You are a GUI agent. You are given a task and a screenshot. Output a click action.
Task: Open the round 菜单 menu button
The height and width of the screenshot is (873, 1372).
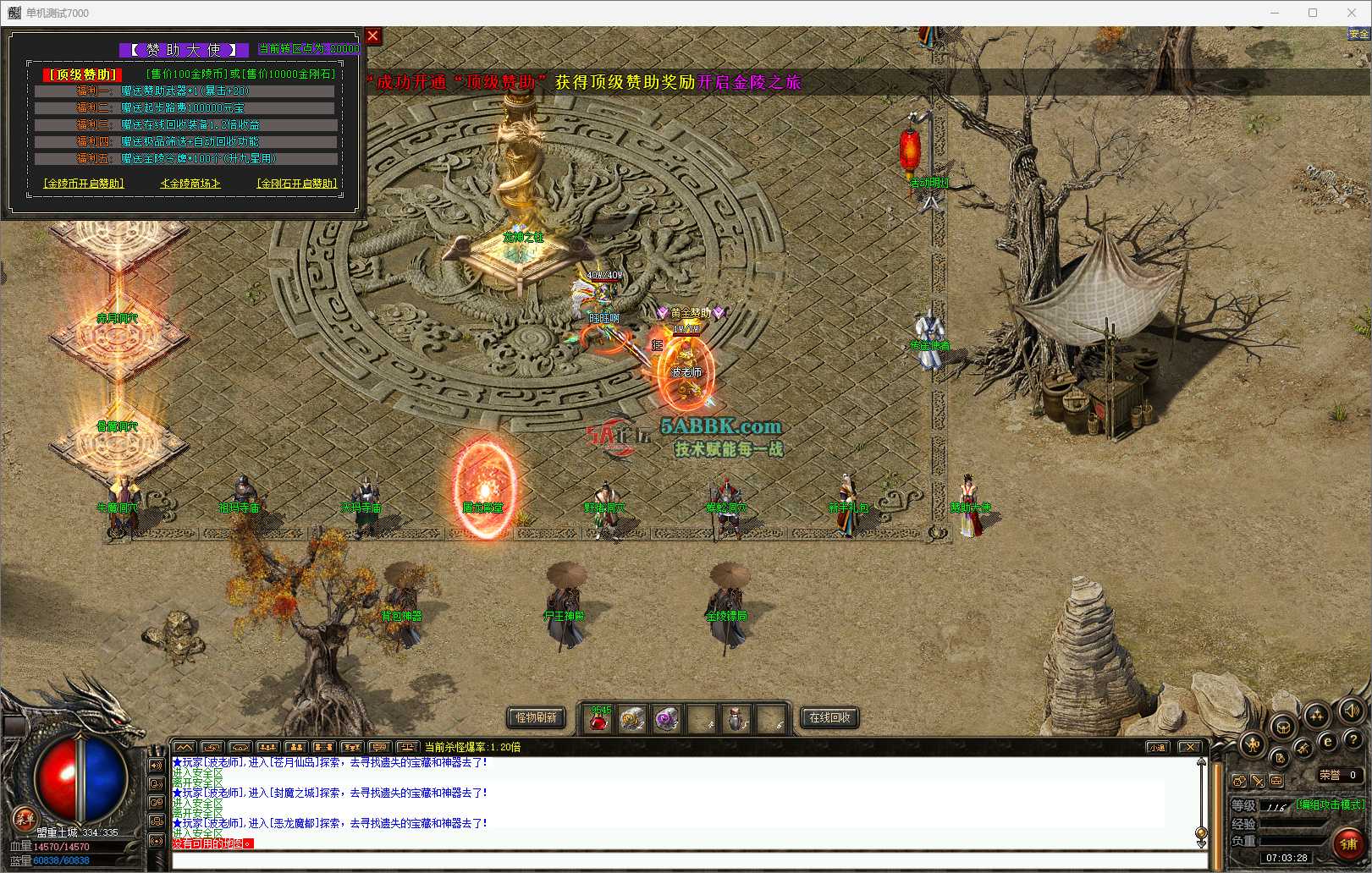click(x=24, y=818)
